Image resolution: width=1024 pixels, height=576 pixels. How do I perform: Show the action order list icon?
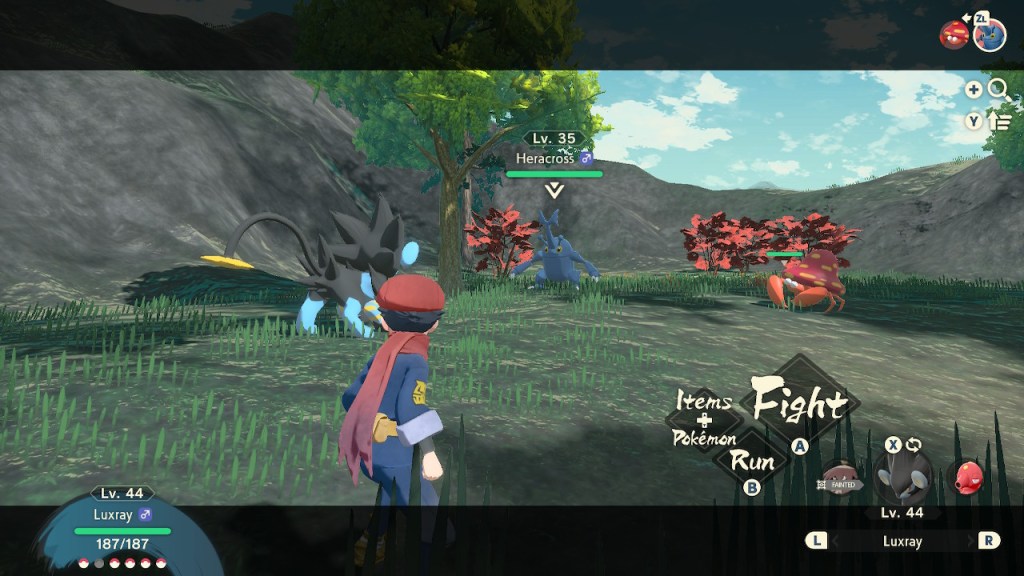(999, 121)
